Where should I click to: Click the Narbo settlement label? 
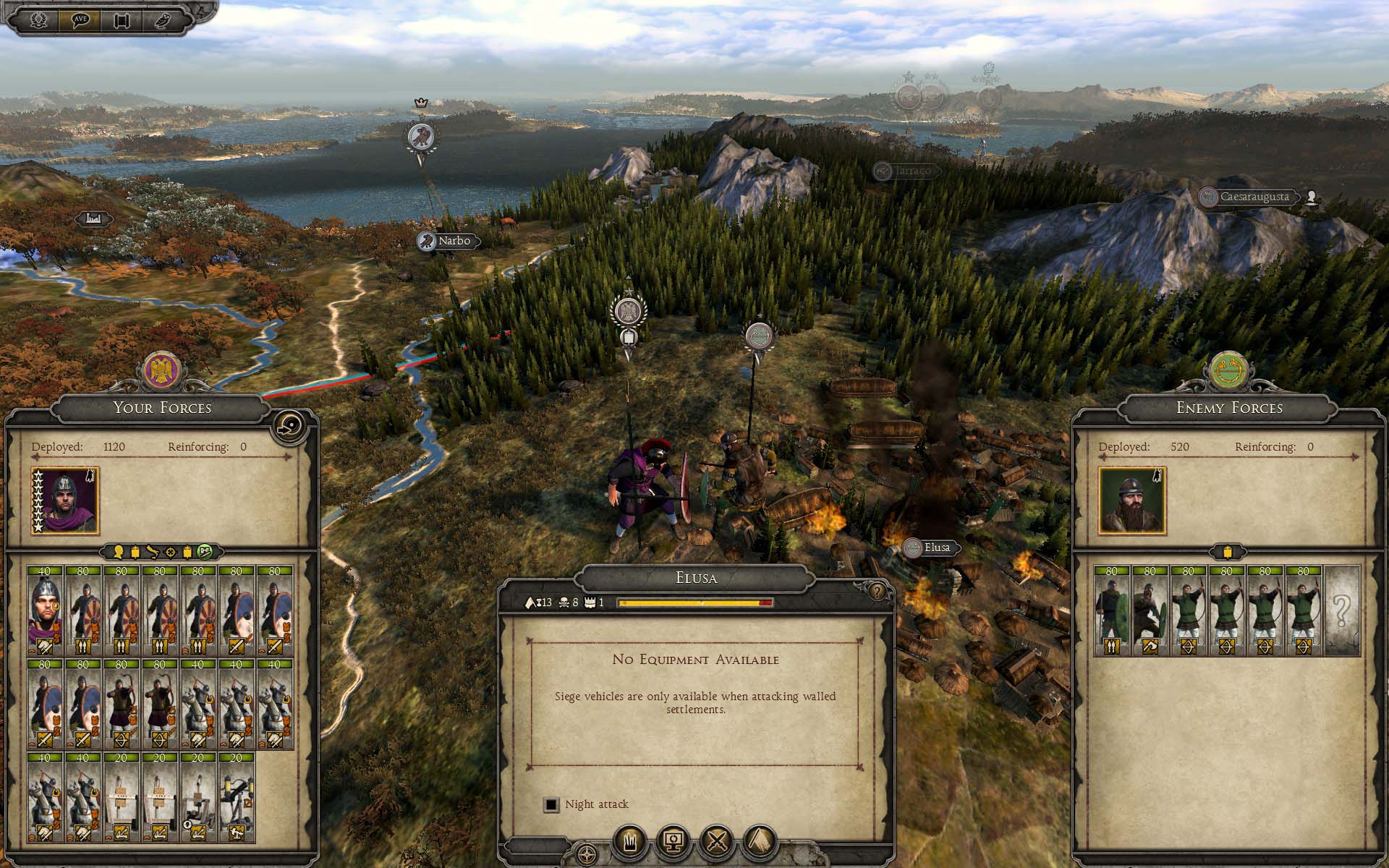[454, 241]
